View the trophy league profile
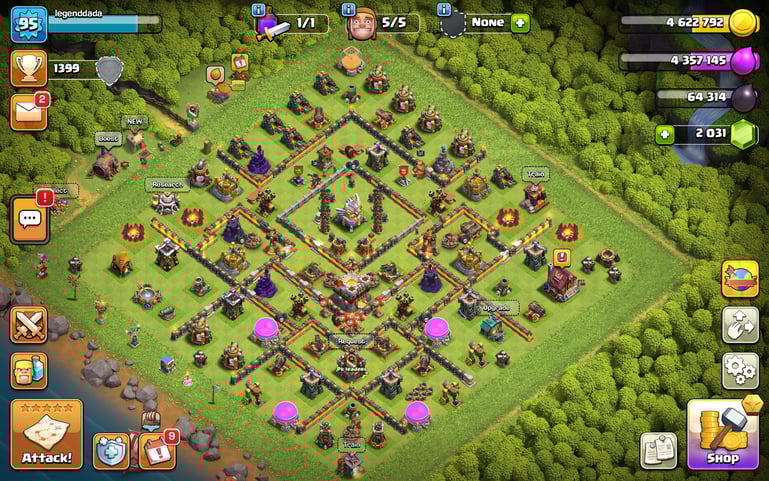The height and width of the screenshot is (481, 769). tap(29, 68)
